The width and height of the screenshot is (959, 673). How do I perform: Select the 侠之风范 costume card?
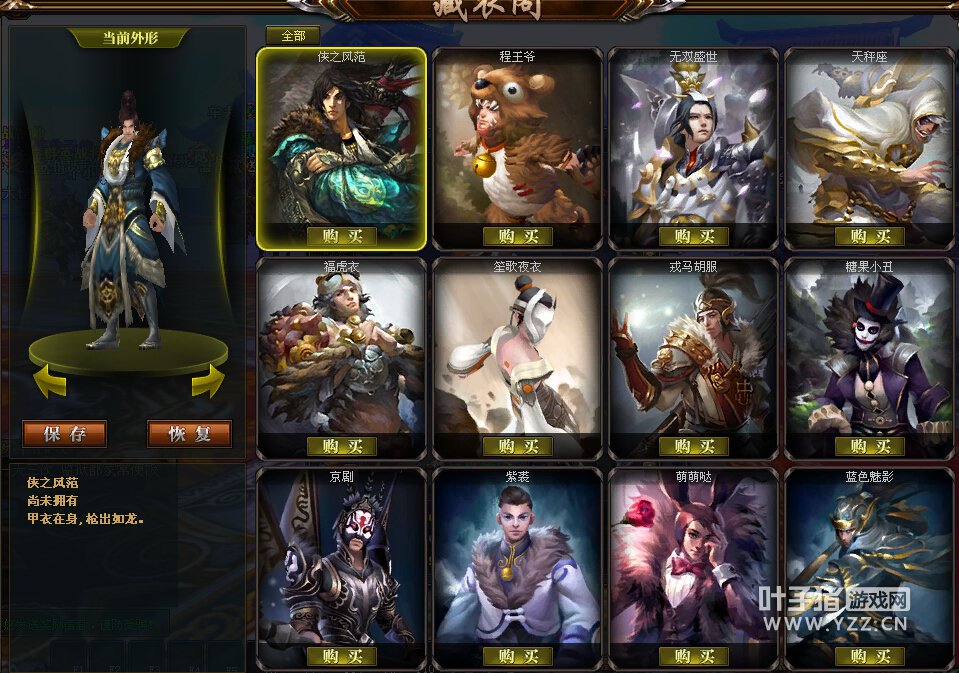341,140
